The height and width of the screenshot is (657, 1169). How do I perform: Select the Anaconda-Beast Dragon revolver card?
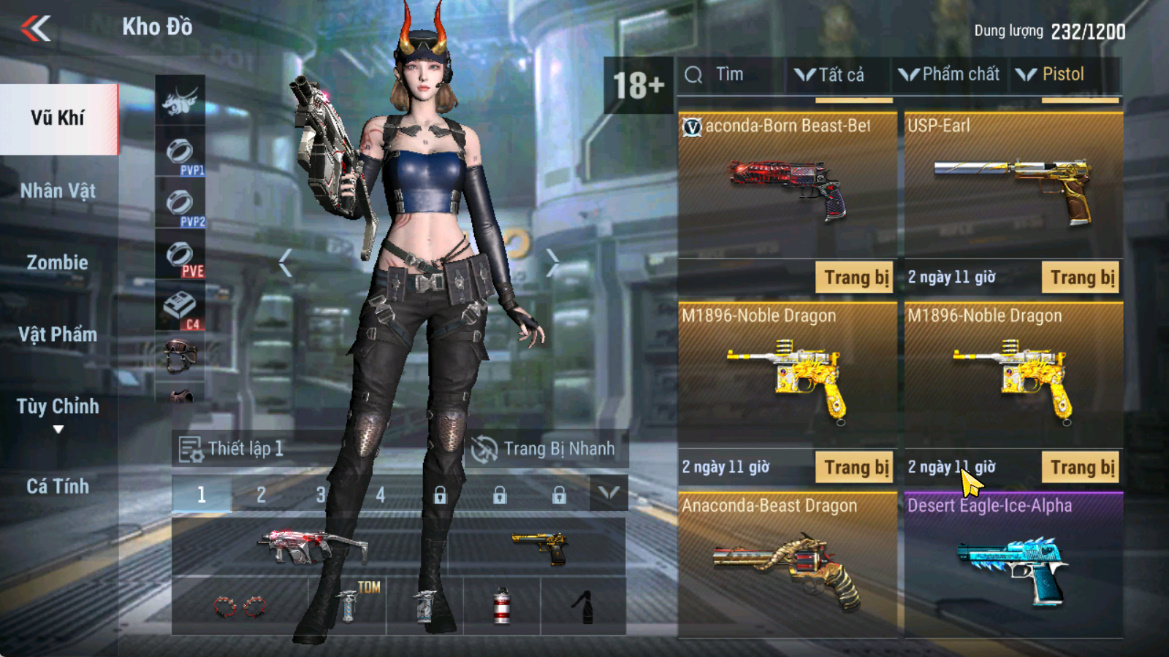pos(787,562)
